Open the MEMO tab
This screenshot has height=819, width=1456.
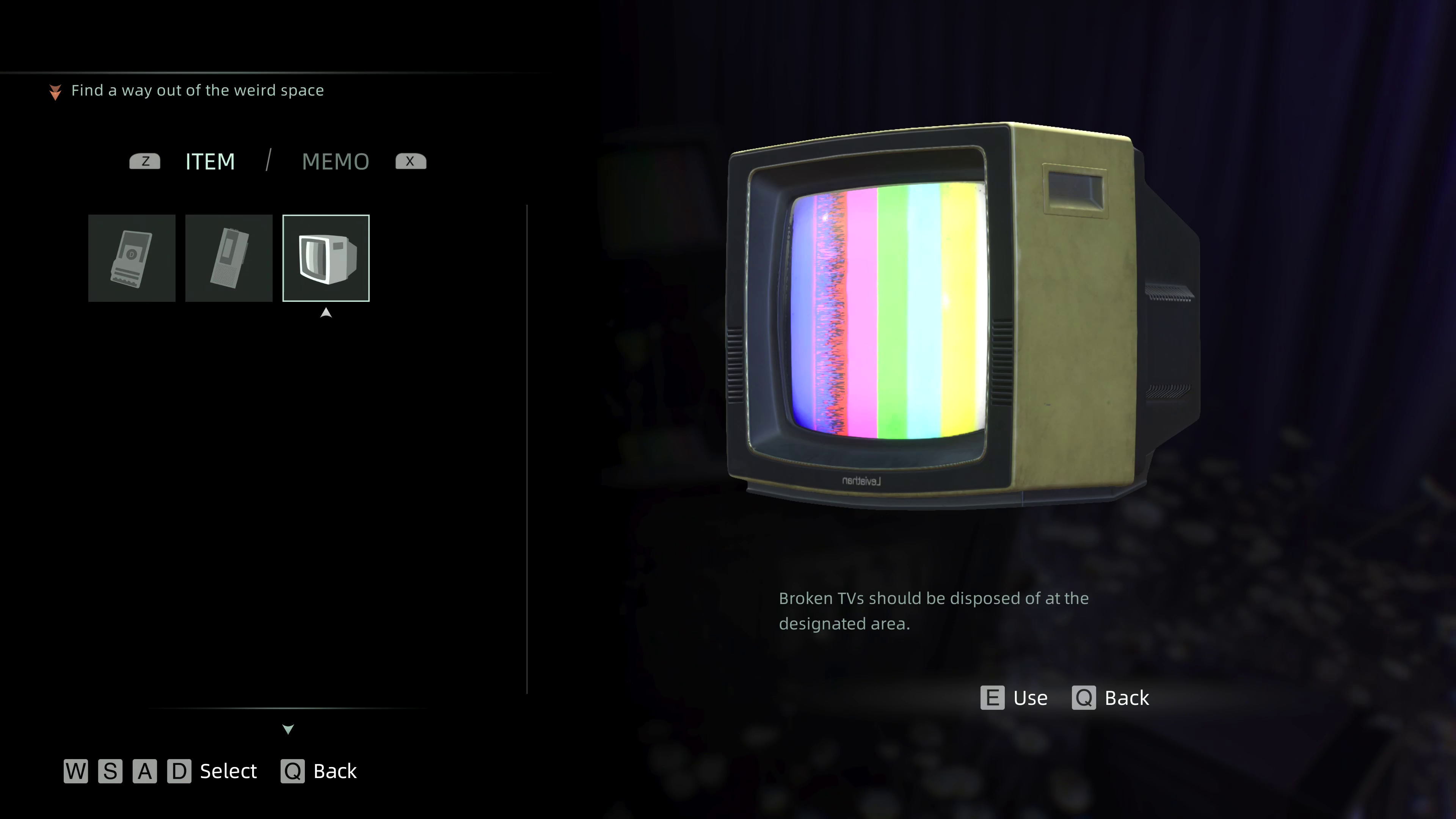pyautogui.click(x=335, y=162)
